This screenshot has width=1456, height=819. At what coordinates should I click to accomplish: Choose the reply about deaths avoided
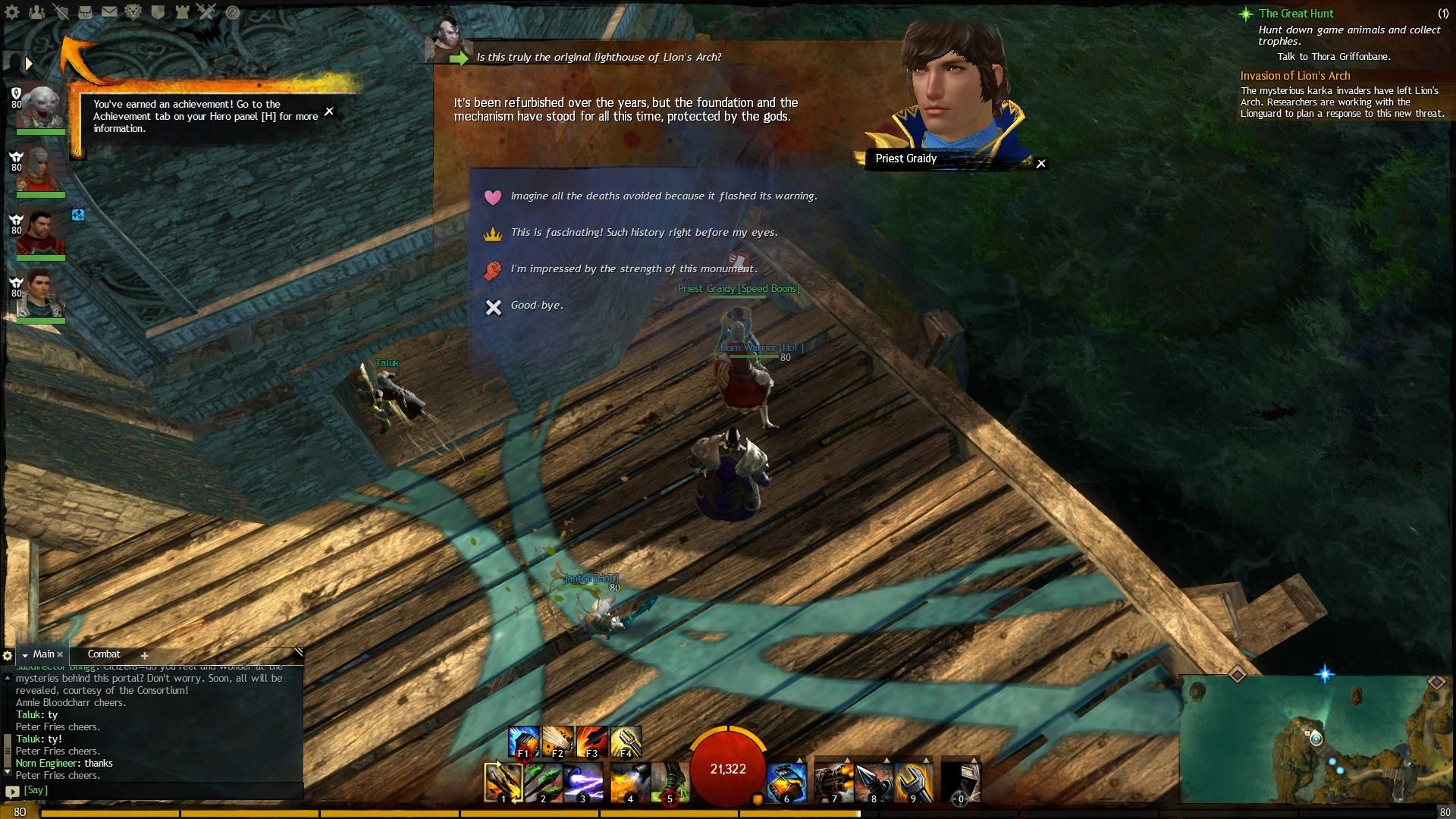coord(664,196)
